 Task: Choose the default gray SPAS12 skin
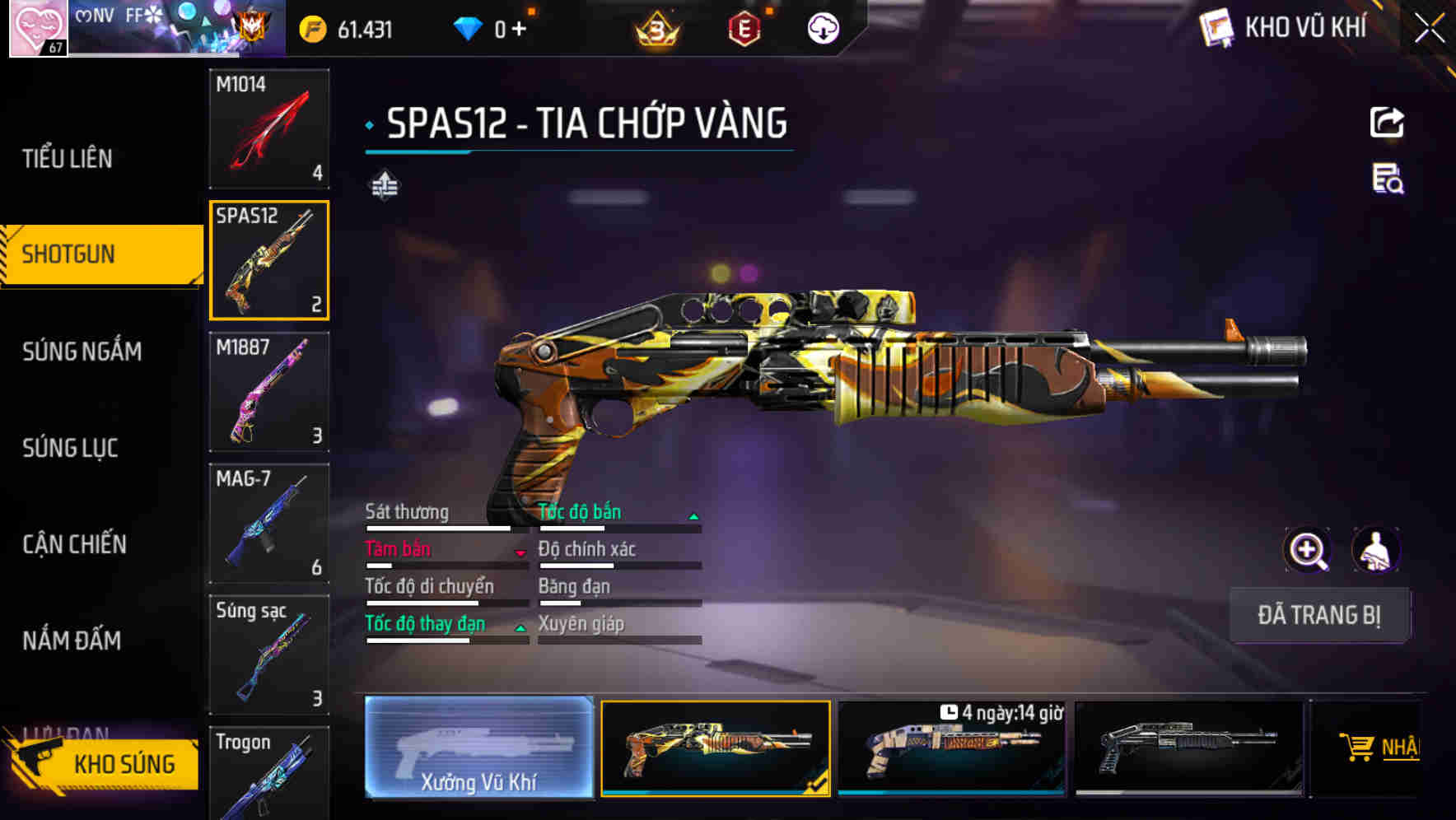(1188, 748)
